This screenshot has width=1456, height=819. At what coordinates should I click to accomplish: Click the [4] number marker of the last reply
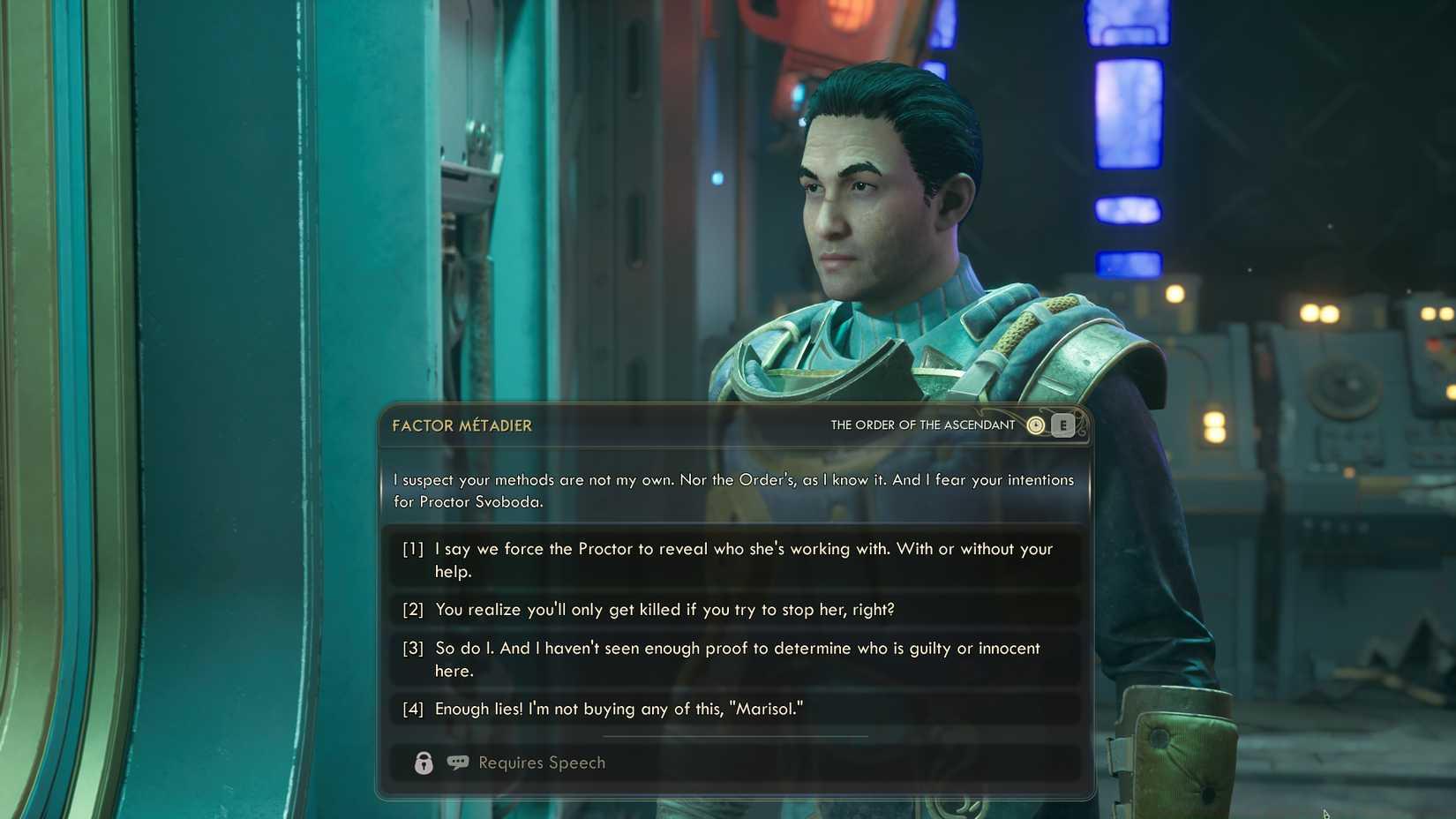tap(411, 708)
